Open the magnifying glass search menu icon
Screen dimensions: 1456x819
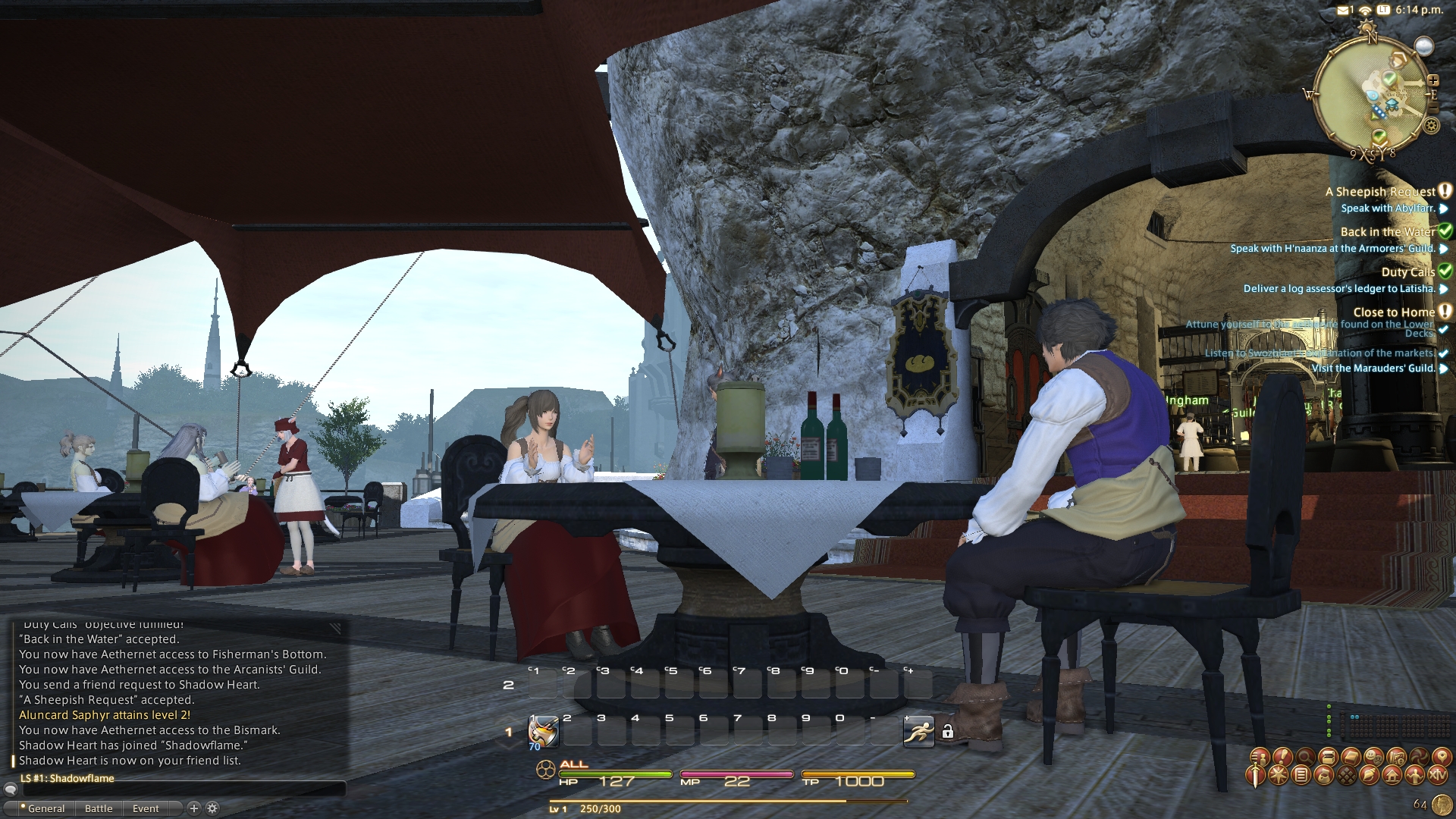point(1305,756)
